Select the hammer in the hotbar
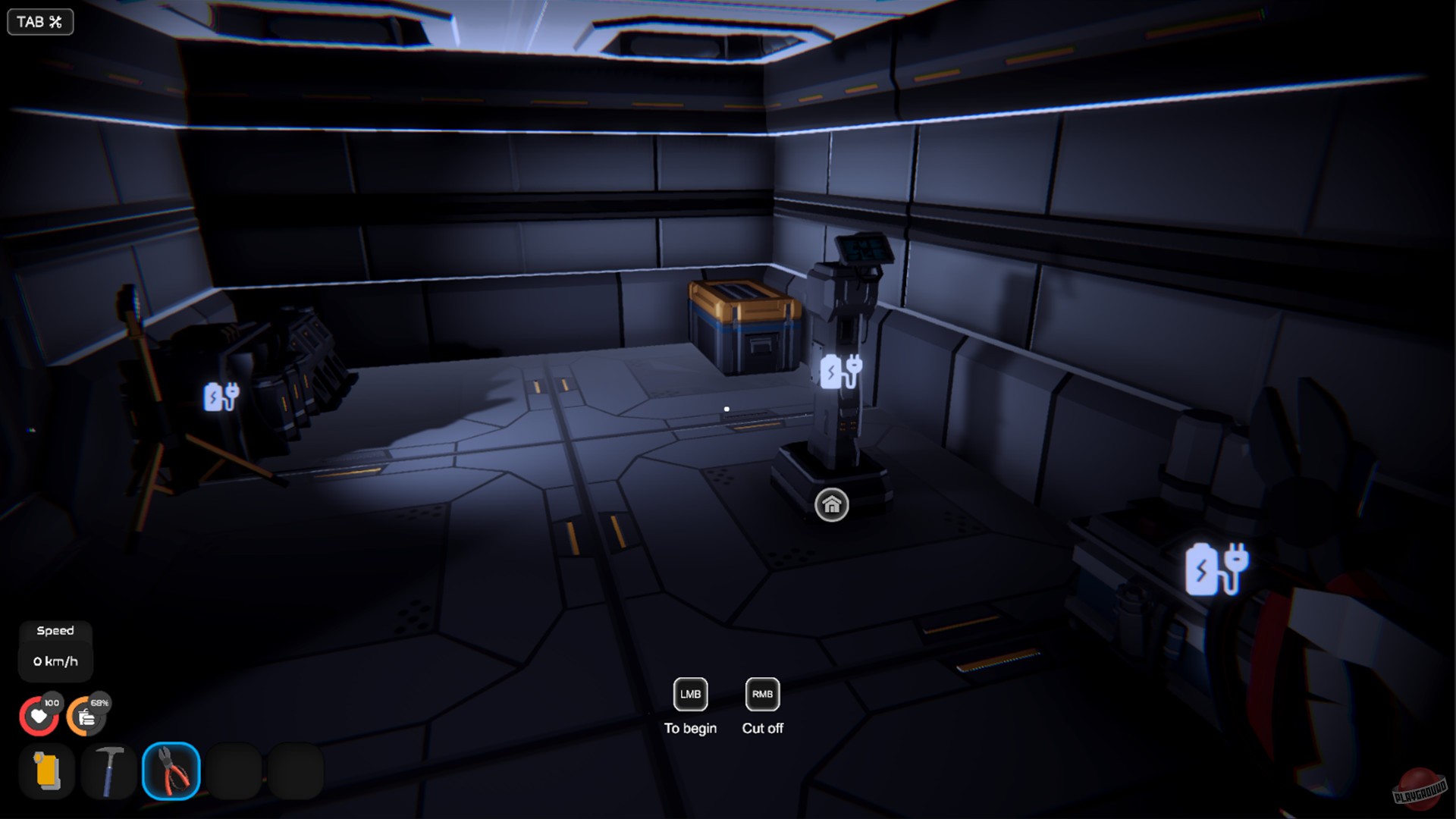The image size is (1456, 819). coord(108,772)
